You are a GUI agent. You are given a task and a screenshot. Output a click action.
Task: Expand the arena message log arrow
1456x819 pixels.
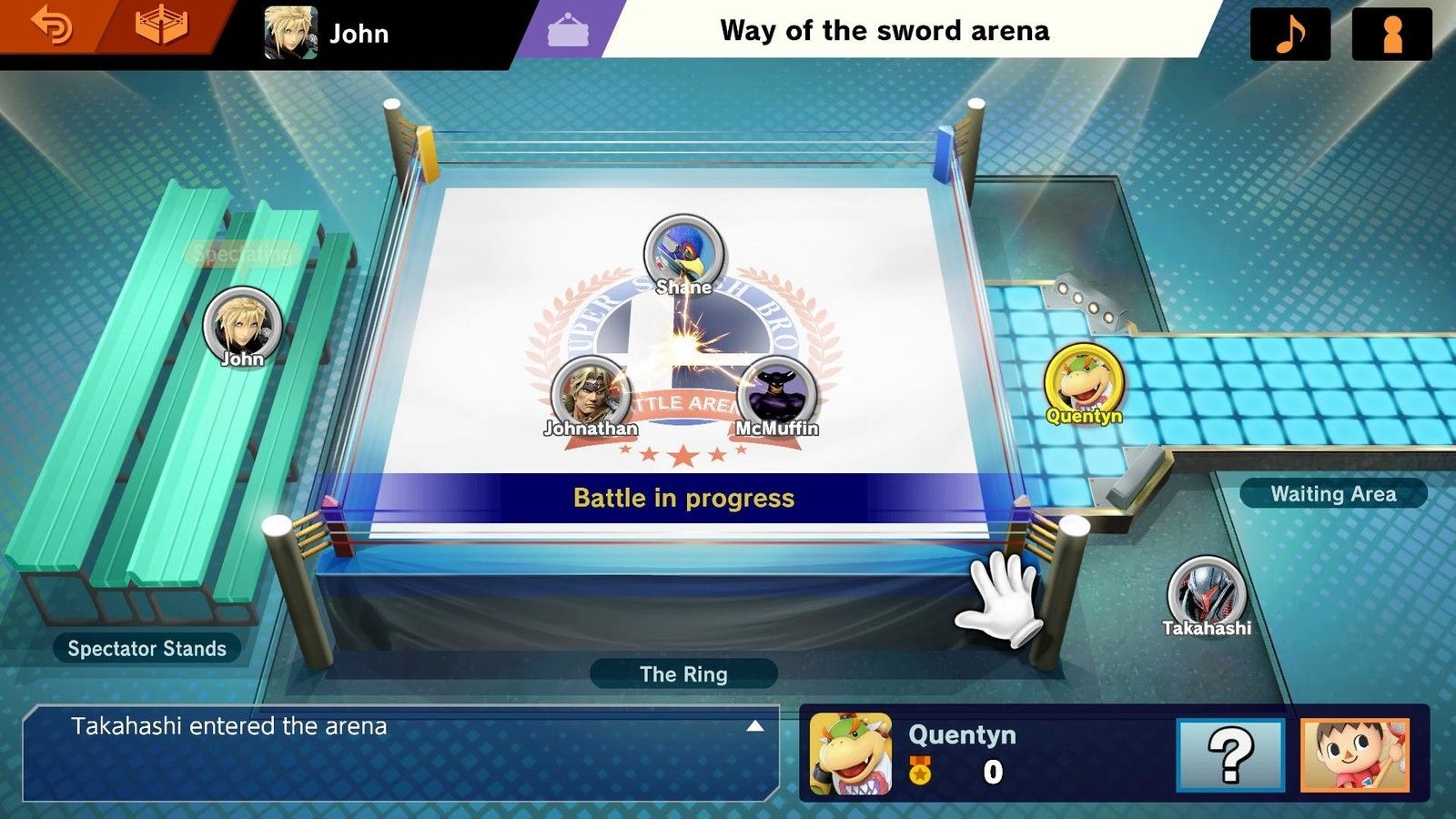(754, 726)
